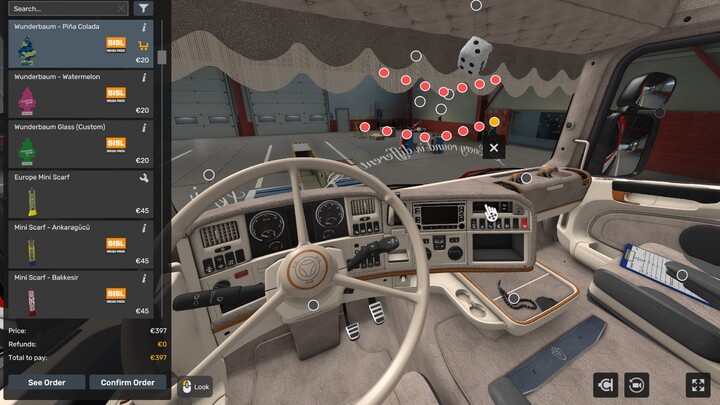The width and height of the screenshot is (720, 405).
Task: Close the accessory slot selection with X
Action: click(494, 148)
